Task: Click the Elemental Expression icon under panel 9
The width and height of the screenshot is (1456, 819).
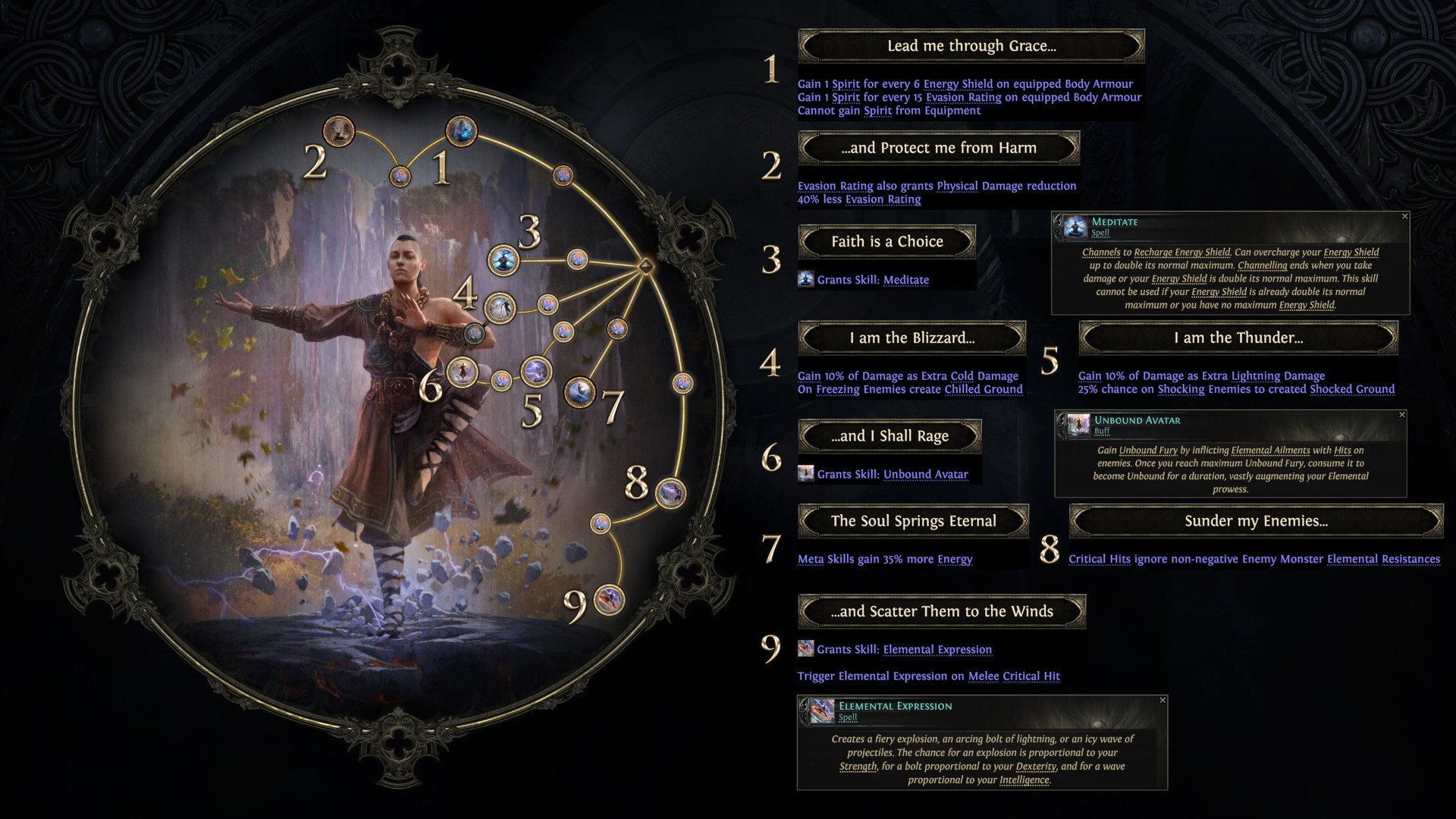Action: pos(805,649)
